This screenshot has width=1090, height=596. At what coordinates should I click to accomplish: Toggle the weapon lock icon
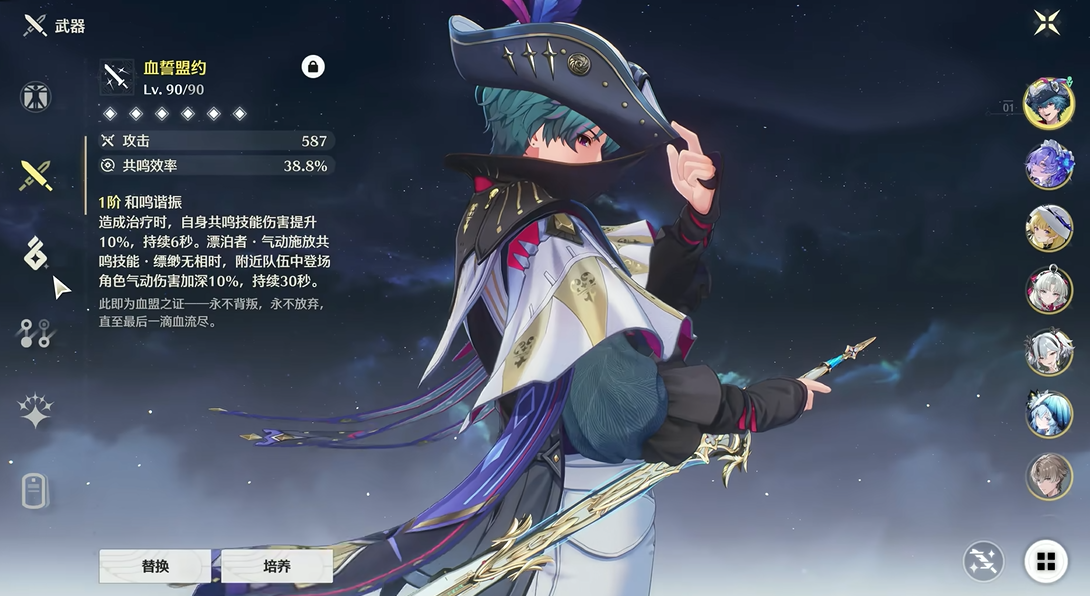[x=313, y=67]
